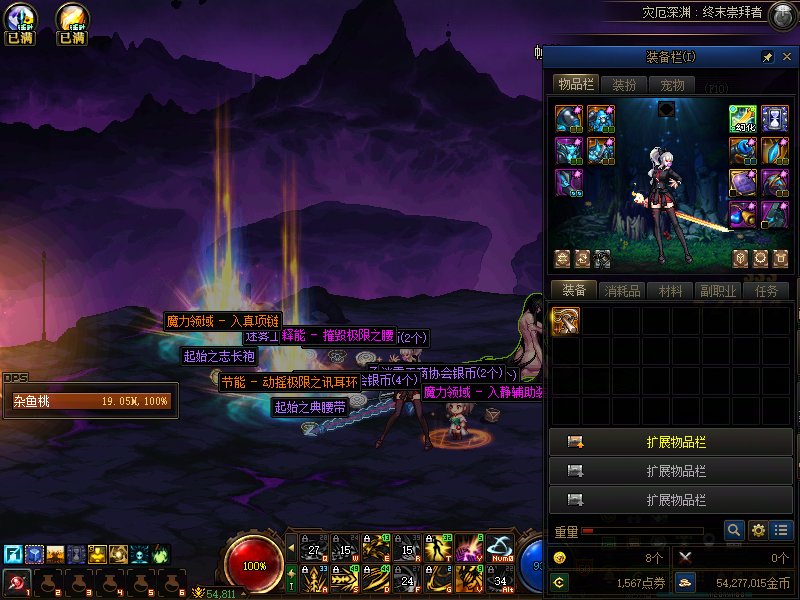Select the 起始之志长袍 loot label
800x600 pixels.
pyautogui.click(x=220, y=356)
